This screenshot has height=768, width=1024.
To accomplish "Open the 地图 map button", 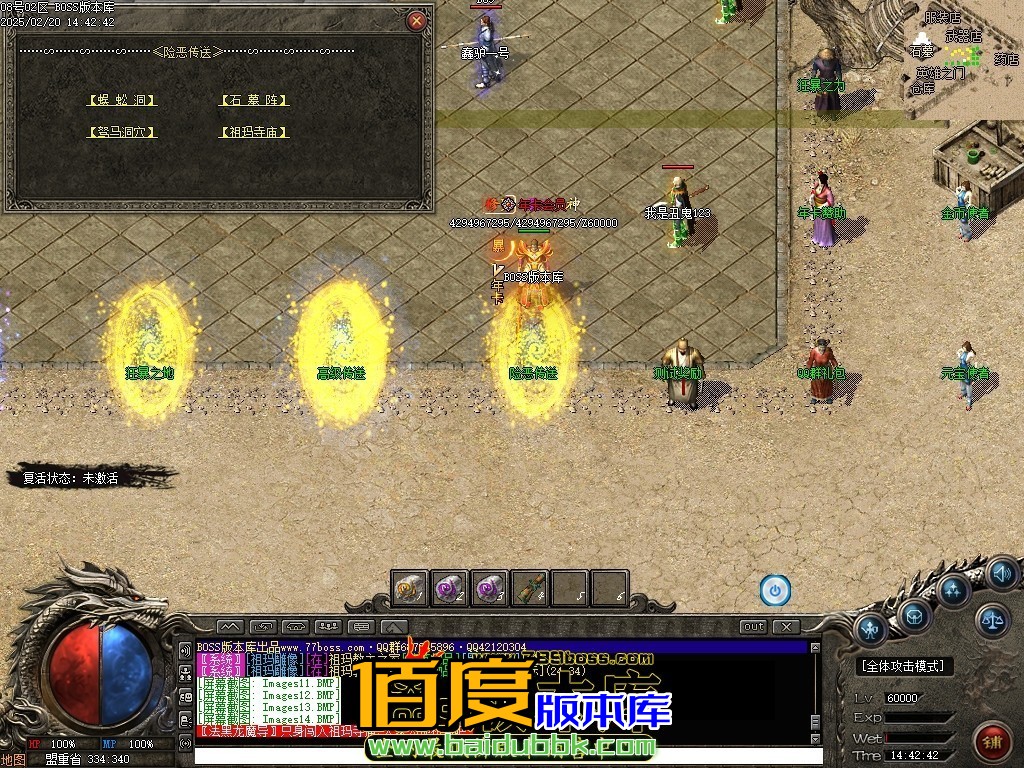I will pyautogui.click(x=14, y=759).
